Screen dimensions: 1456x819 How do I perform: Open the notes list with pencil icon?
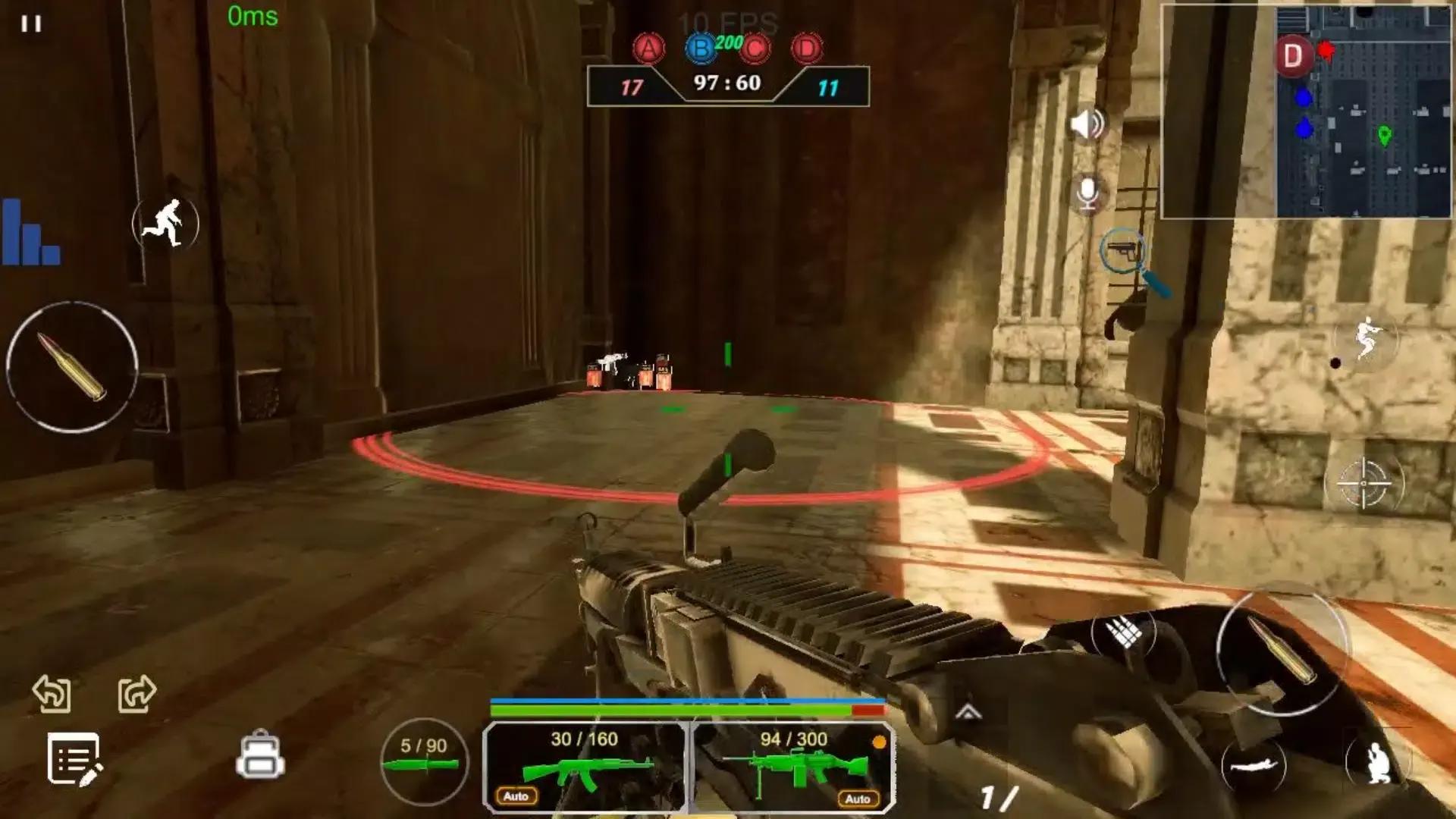tap(74, 758)
